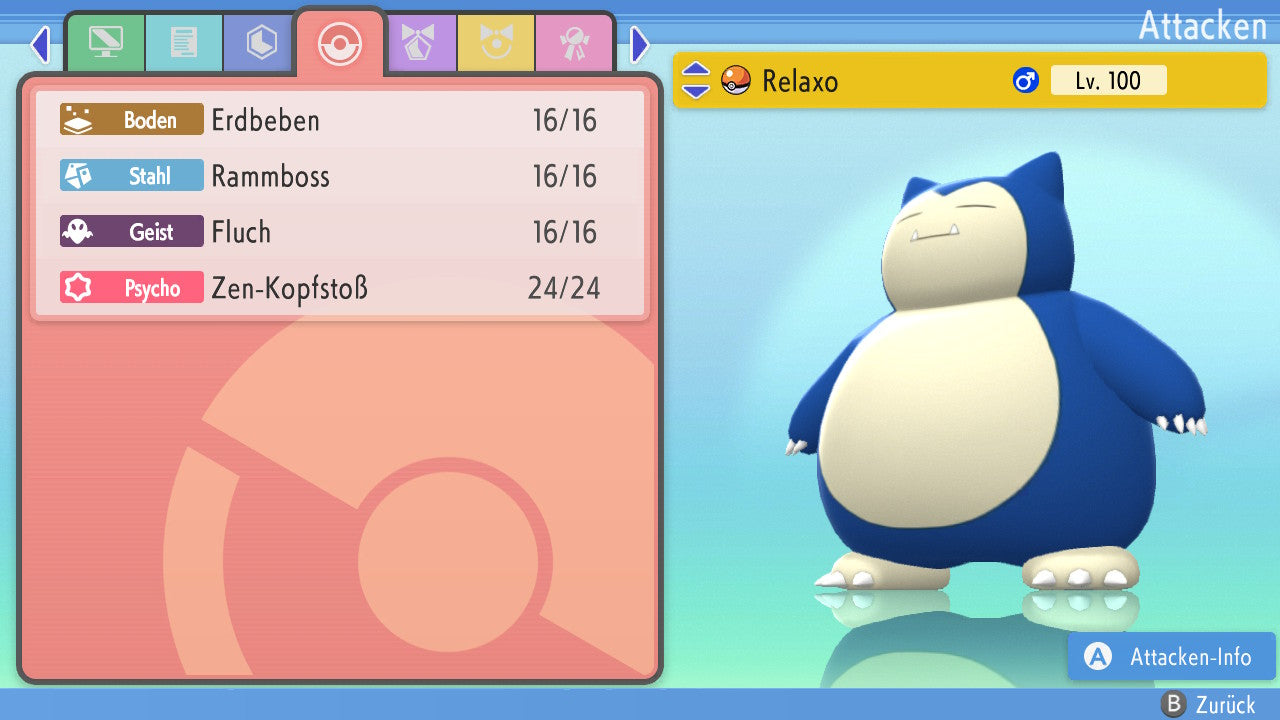Viewport: 1280px width, 720px height.
Task: Choose the Rammboss steel move
Action: [340, 177]
